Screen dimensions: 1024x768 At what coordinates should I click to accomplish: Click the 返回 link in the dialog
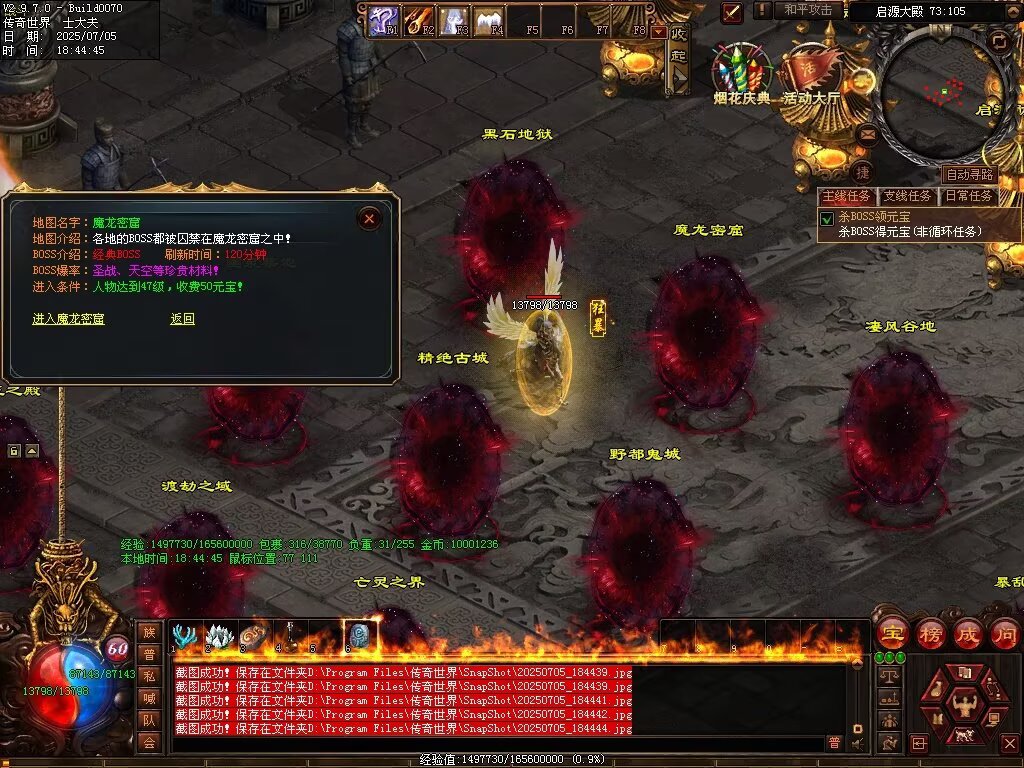click(x=182, y=319)
